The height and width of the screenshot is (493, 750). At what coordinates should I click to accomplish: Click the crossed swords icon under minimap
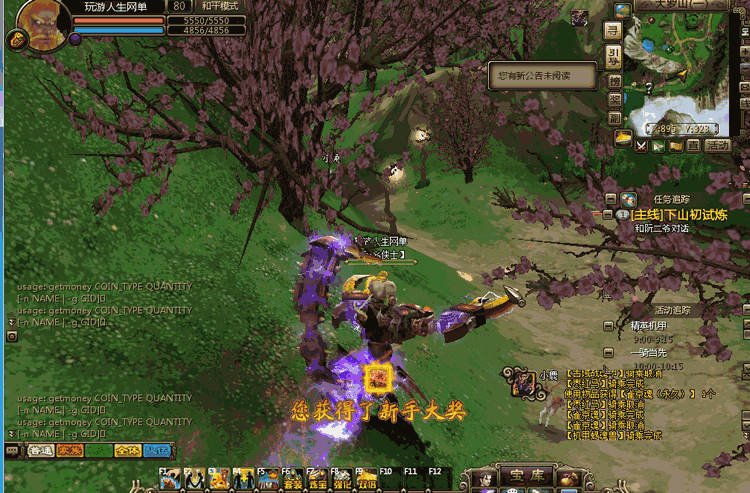(641, 145)
